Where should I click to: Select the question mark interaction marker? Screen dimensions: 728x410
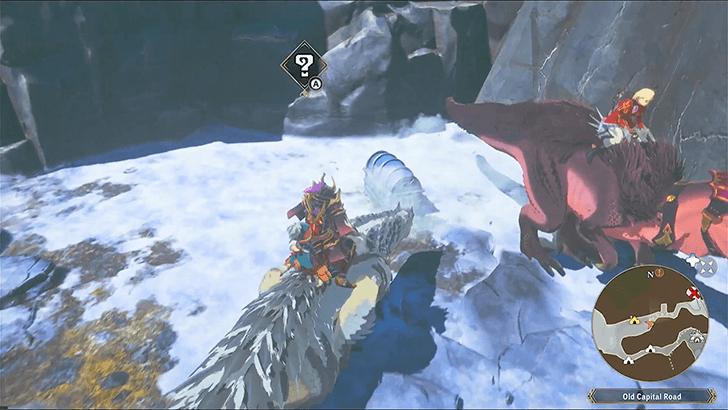point(299,66)
